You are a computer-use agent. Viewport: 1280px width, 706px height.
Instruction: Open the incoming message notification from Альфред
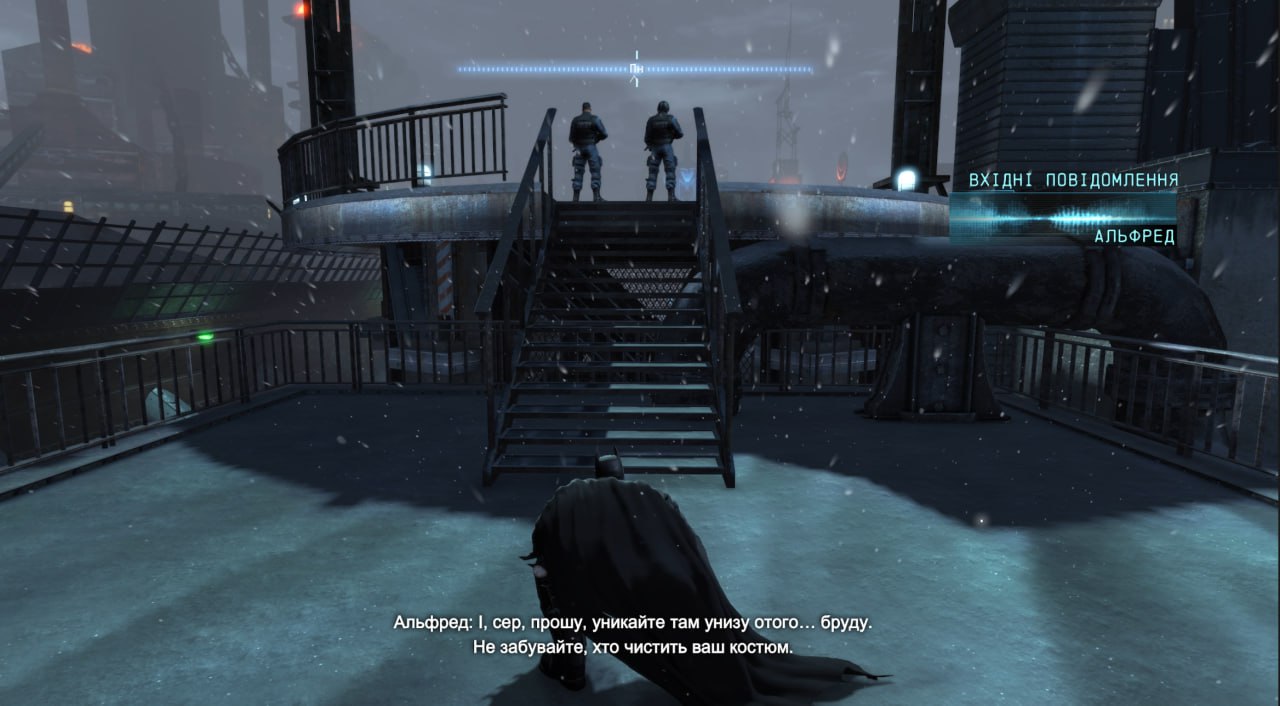coord(1064,209)
